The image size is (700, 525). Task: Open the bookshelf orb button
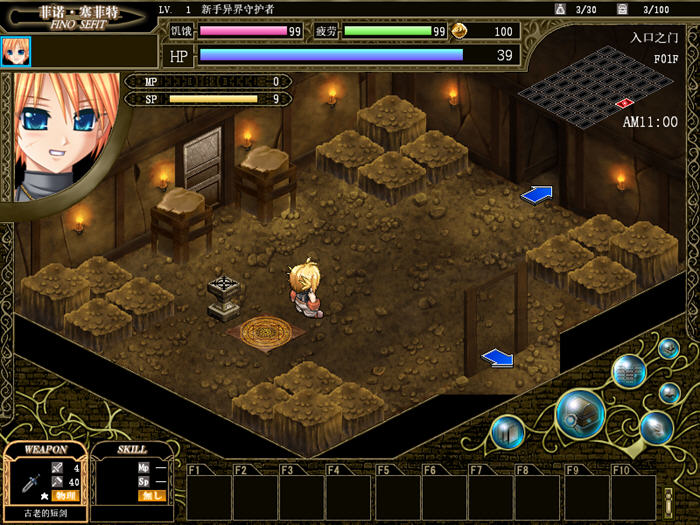coord(629,372)
